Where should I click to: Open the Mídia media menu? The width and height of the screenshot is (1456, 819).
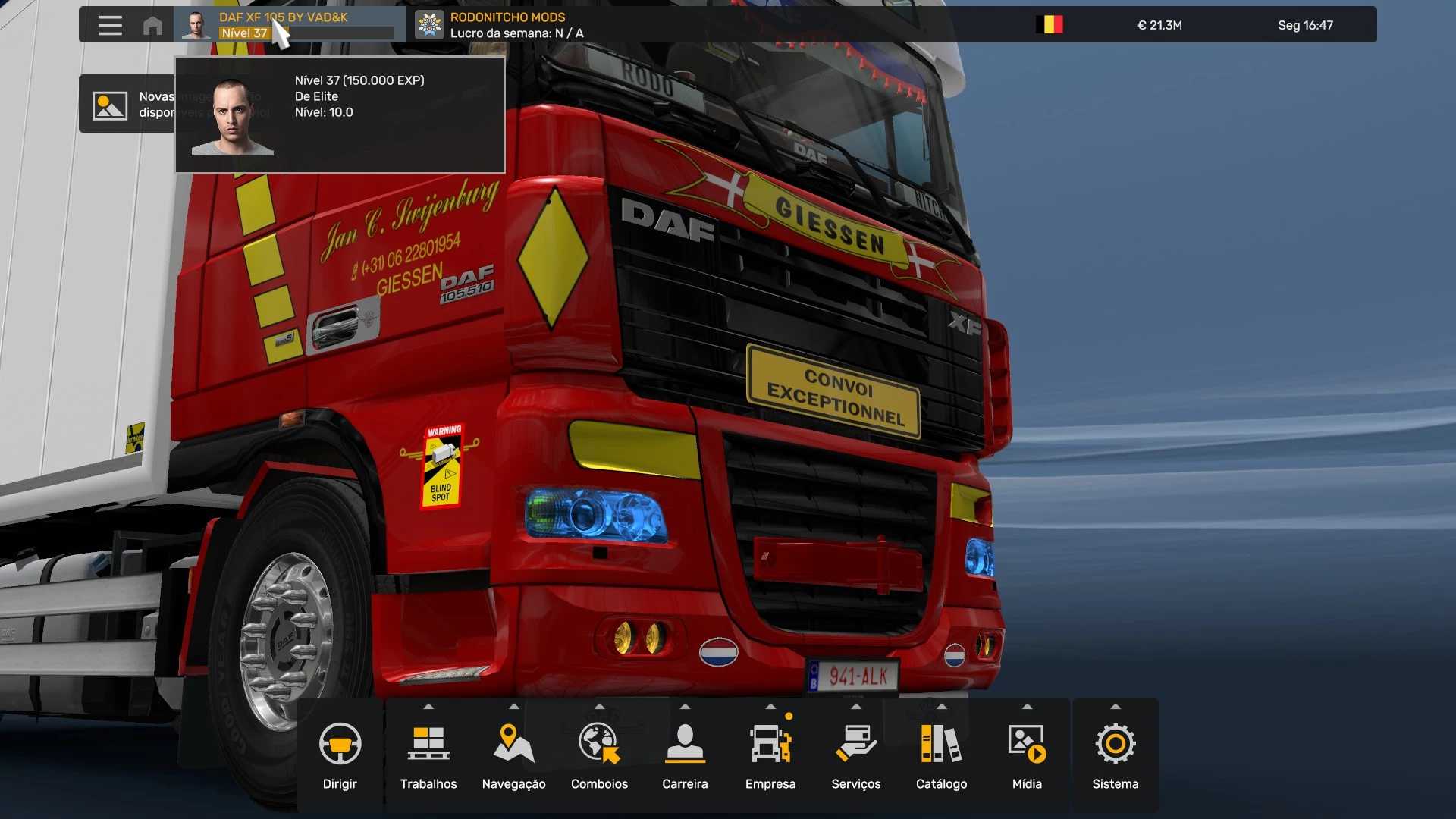[1027, 755]
